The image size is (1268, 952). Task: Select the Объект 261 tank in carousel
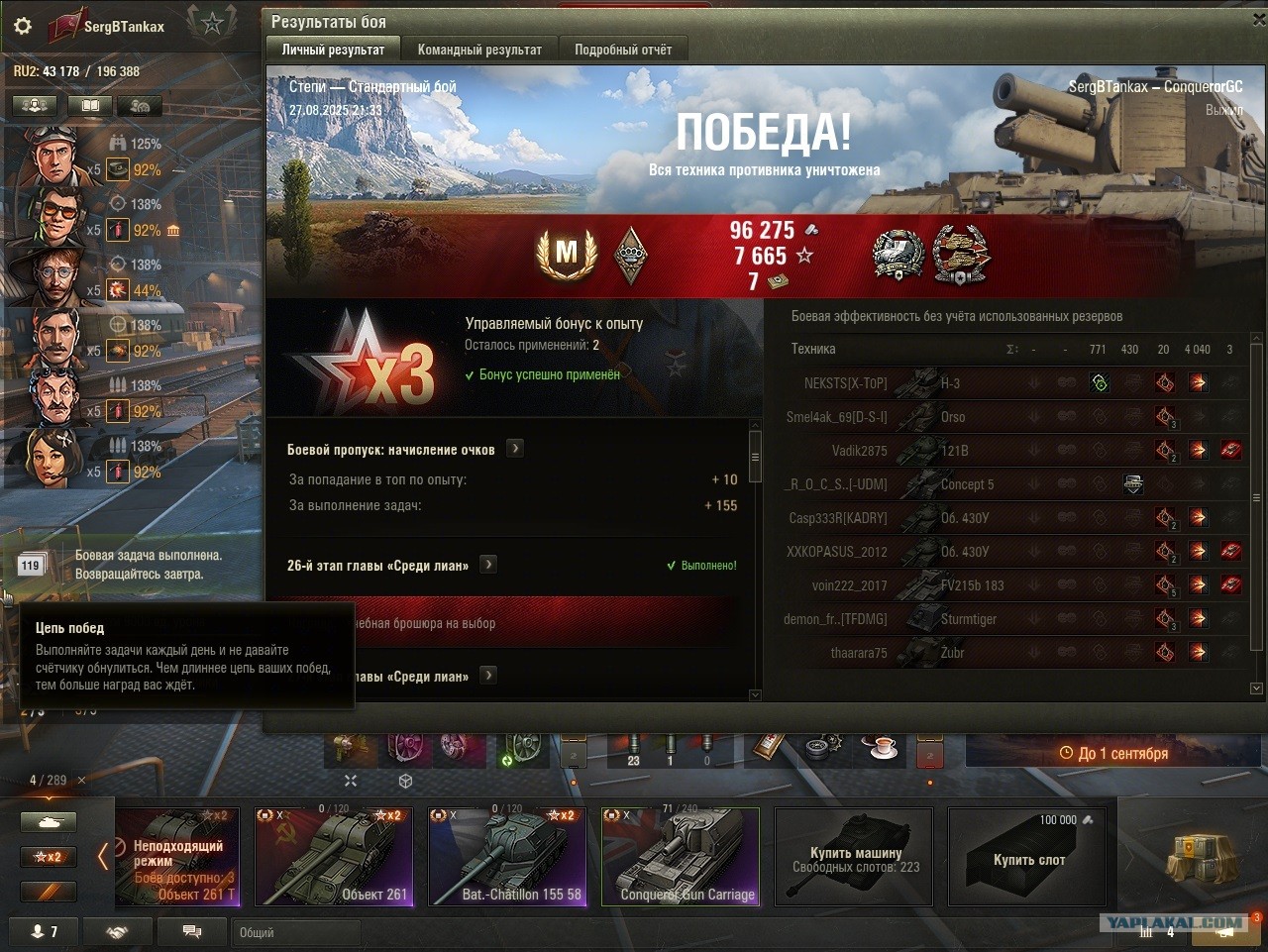coord(334,857)
